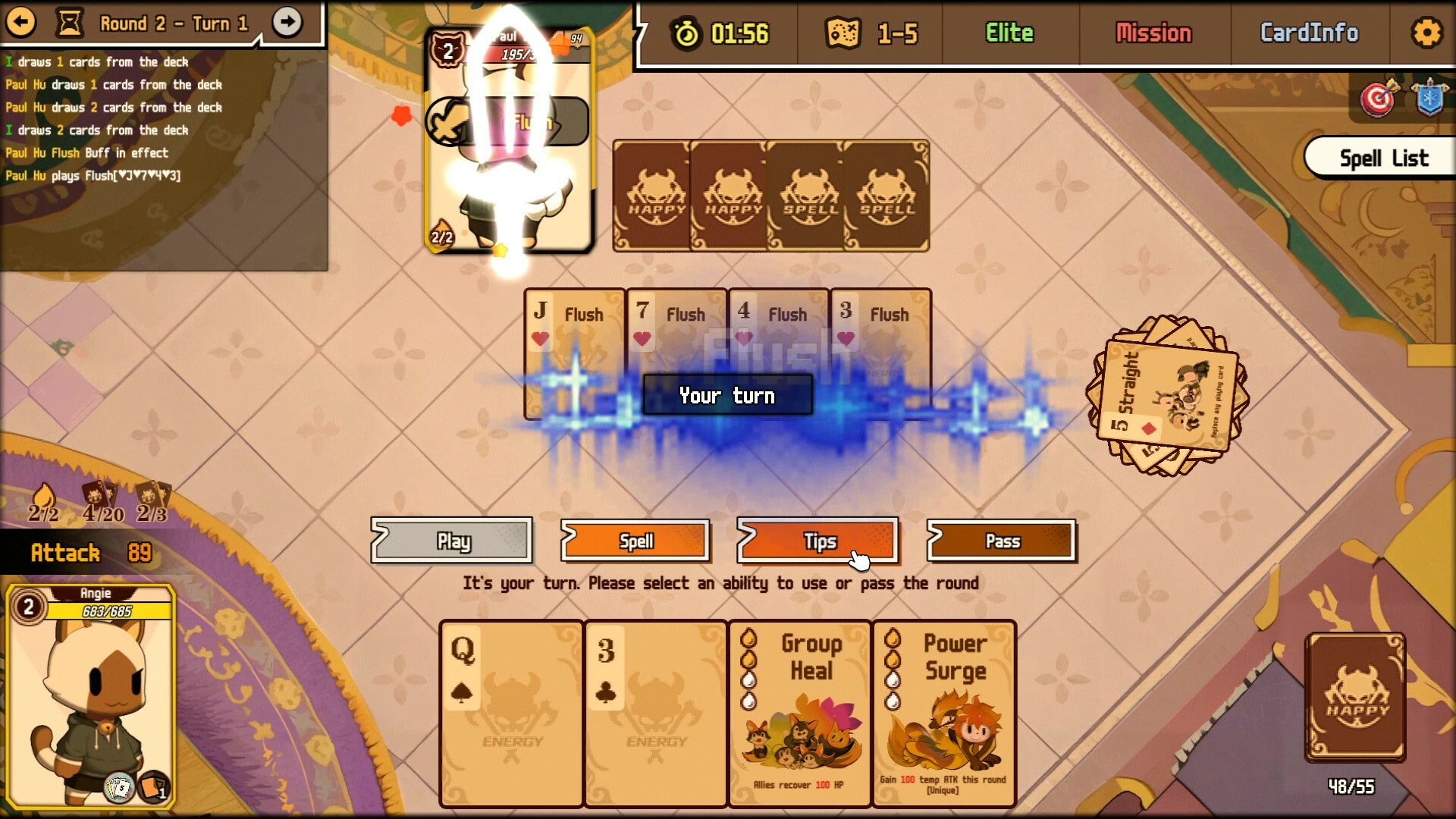
Task: Select the Queen of Spades energy card
Action: pos(510,713)
